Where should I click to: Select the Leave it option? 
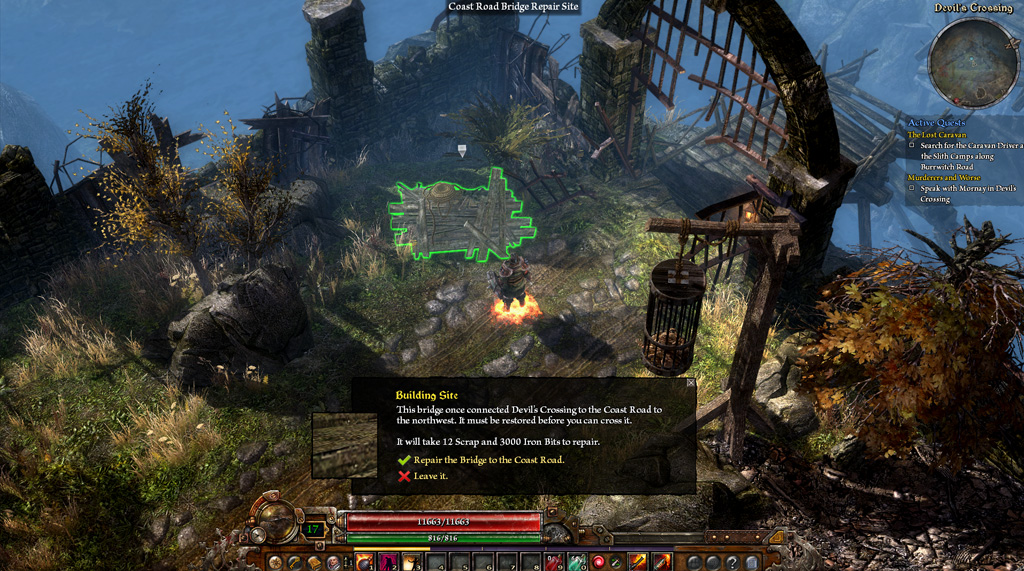pyautogui.click(x=430, y=476)
